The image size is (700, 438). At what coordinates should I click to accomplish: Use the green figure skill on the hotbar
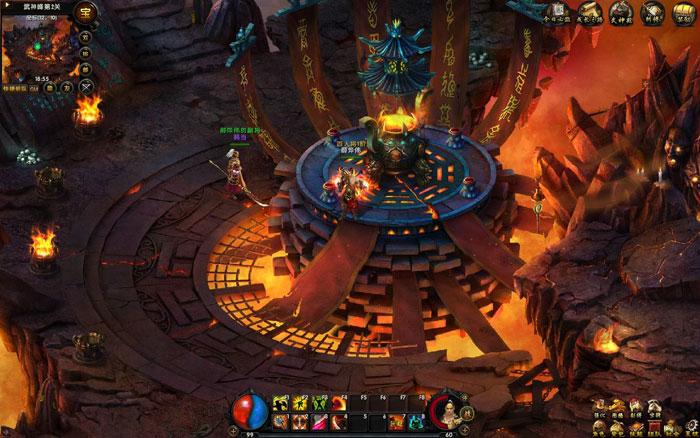[320, 403]
